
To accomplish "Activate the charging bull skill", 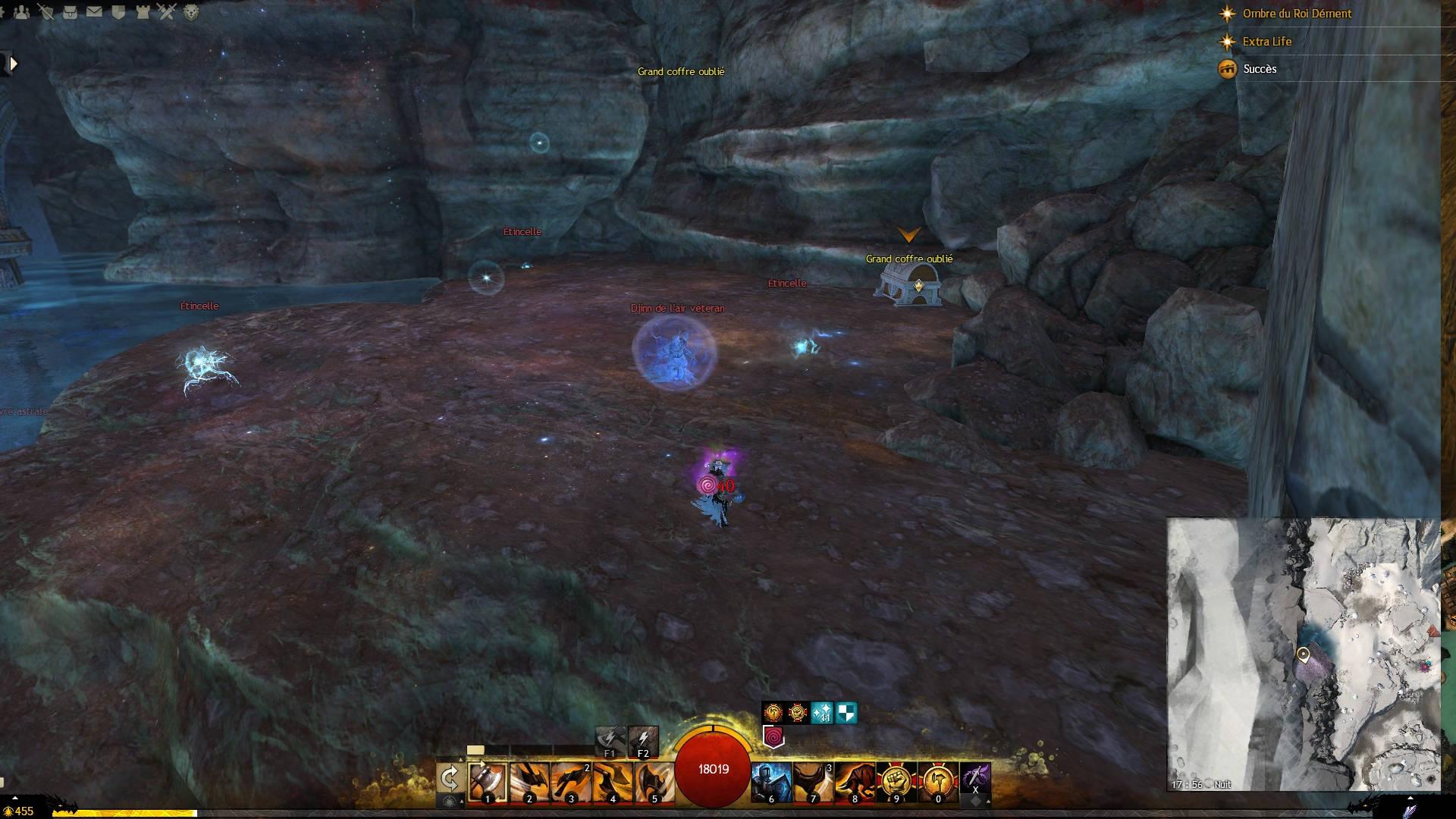I will (x=855, y=783).
